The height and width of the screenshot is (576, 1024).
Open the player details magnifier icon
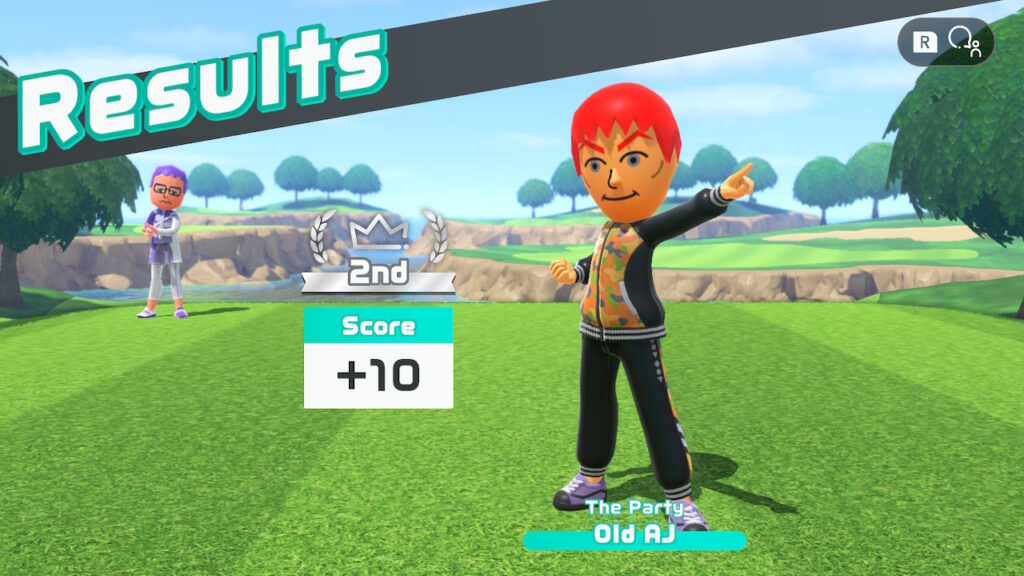964,41
